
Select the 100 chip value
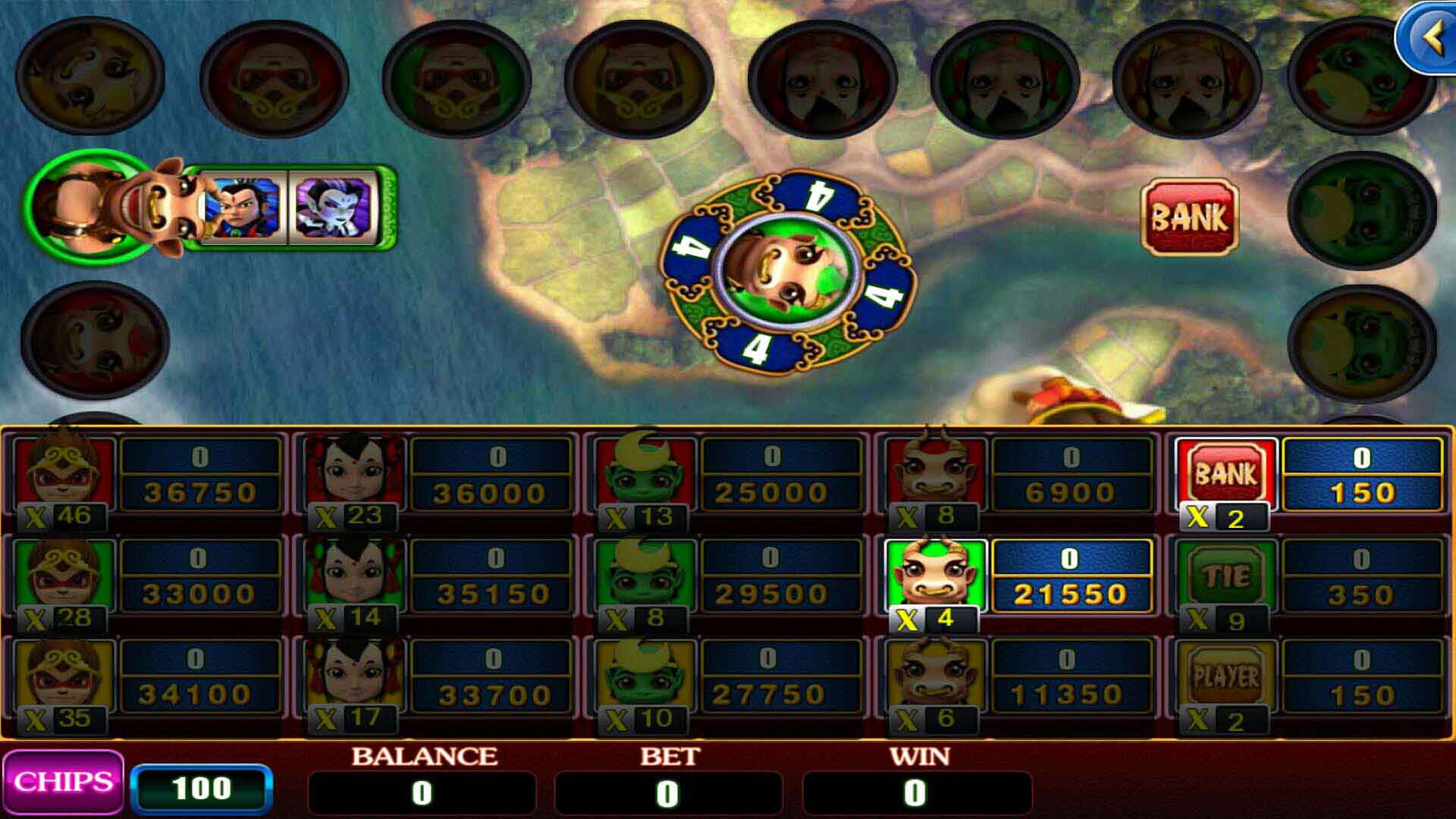tap(205, 786)
